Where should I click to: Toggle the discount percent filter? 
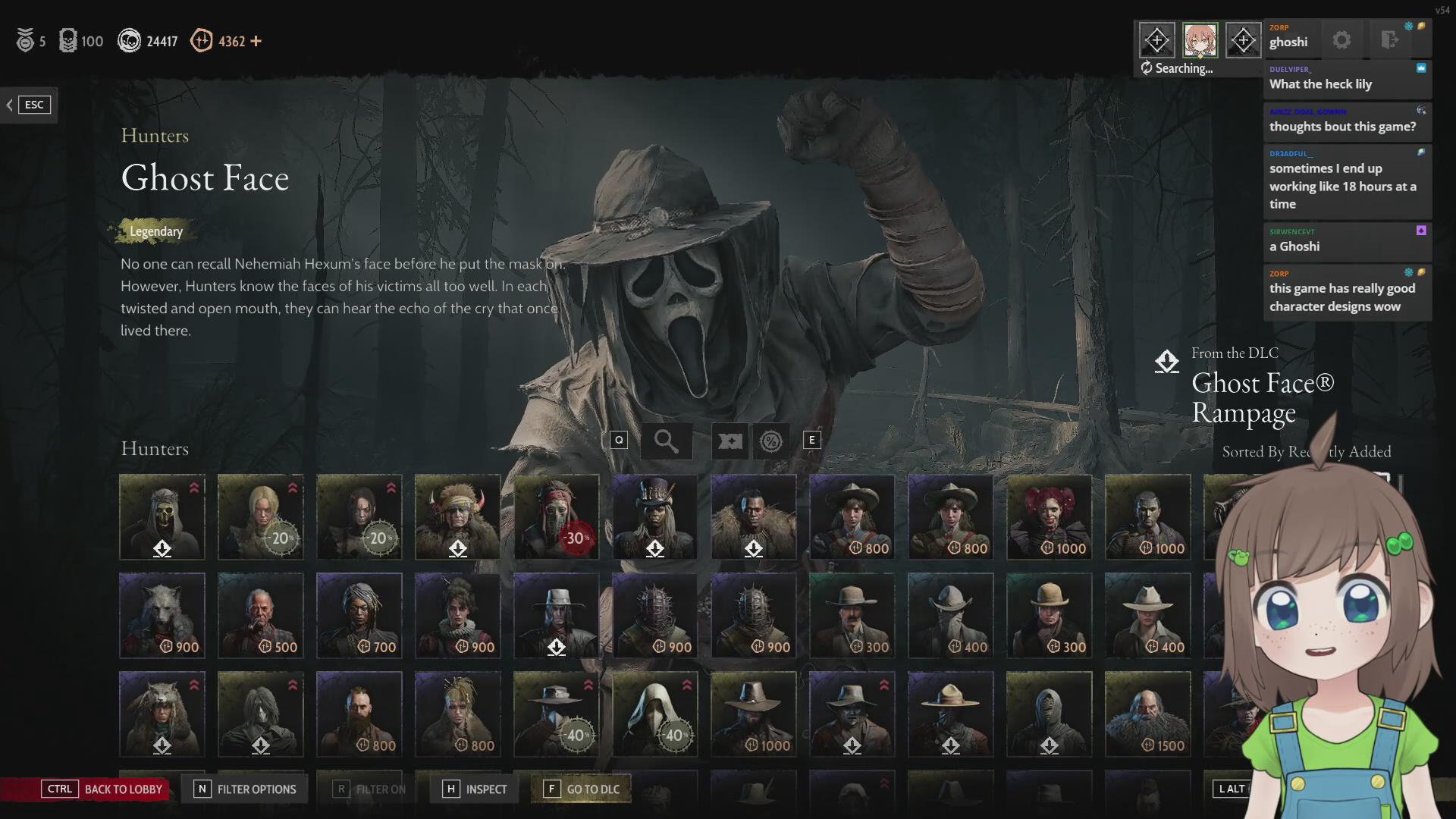point(771,441)
